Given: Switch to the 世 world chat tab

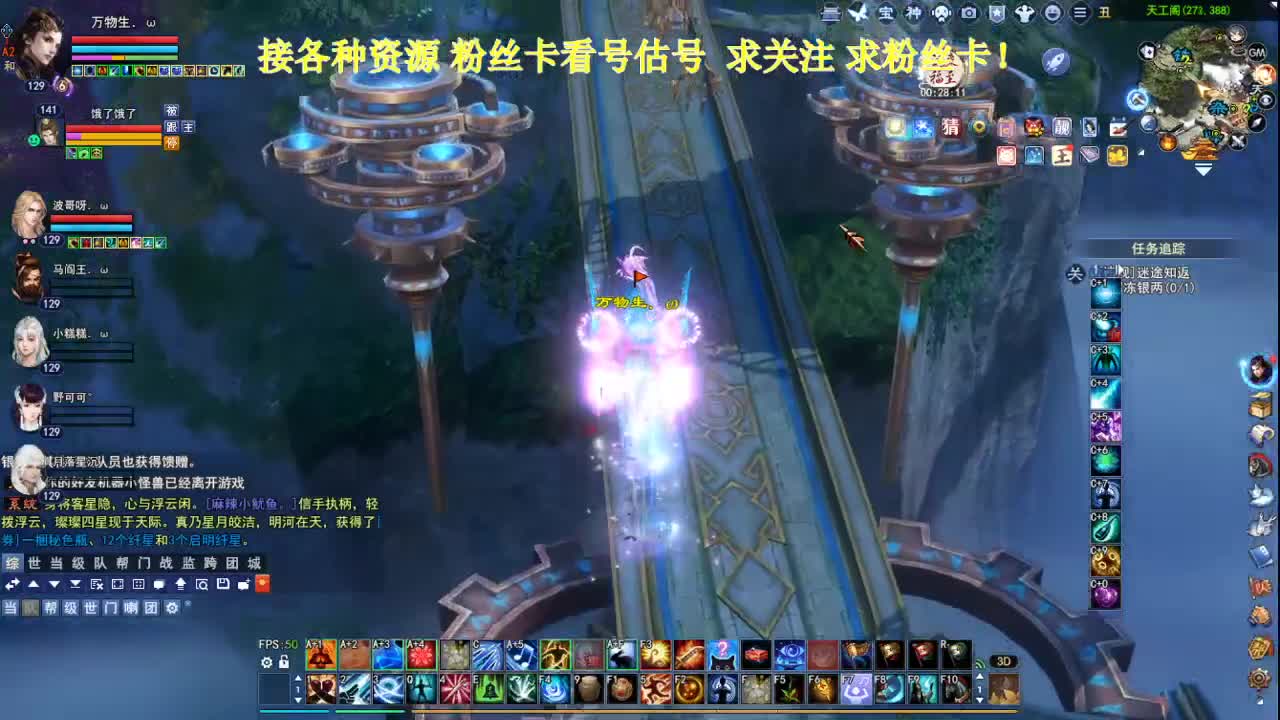Looking at the screenshot, I should 32,563.
